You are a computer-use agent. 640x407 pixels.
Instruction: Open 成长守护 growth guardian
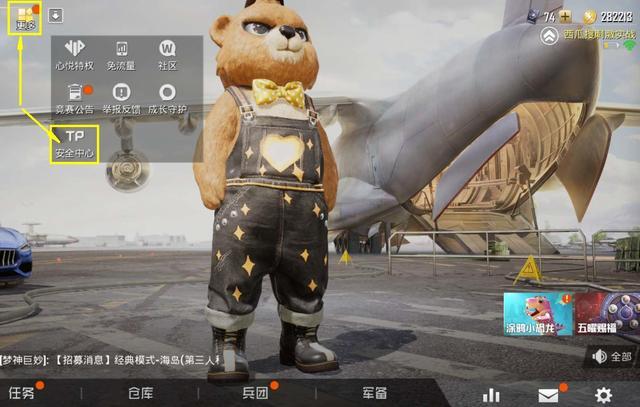pos(167,98)
